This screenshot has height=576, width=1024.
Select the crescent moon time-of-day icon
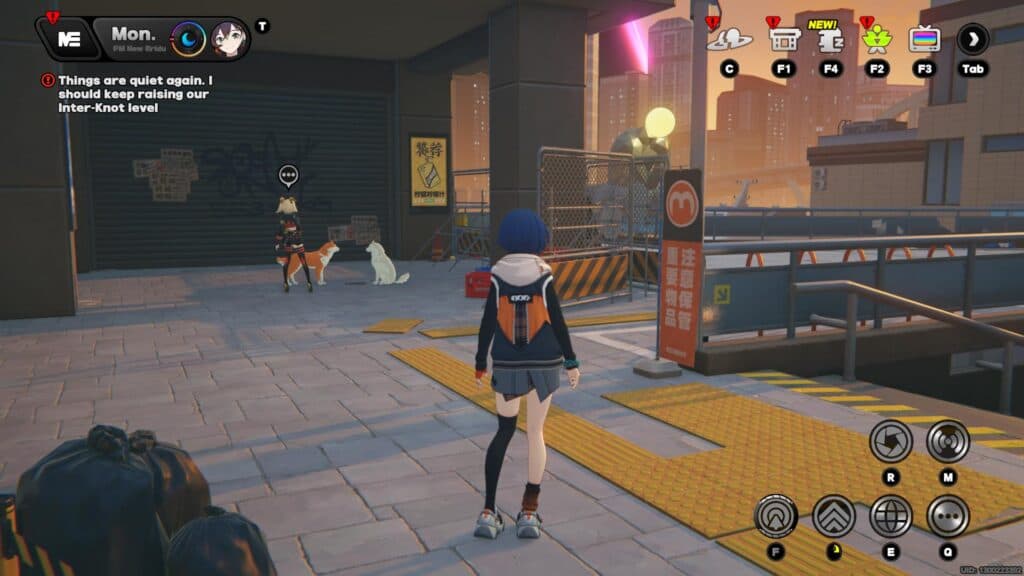(x=188, y=39)
